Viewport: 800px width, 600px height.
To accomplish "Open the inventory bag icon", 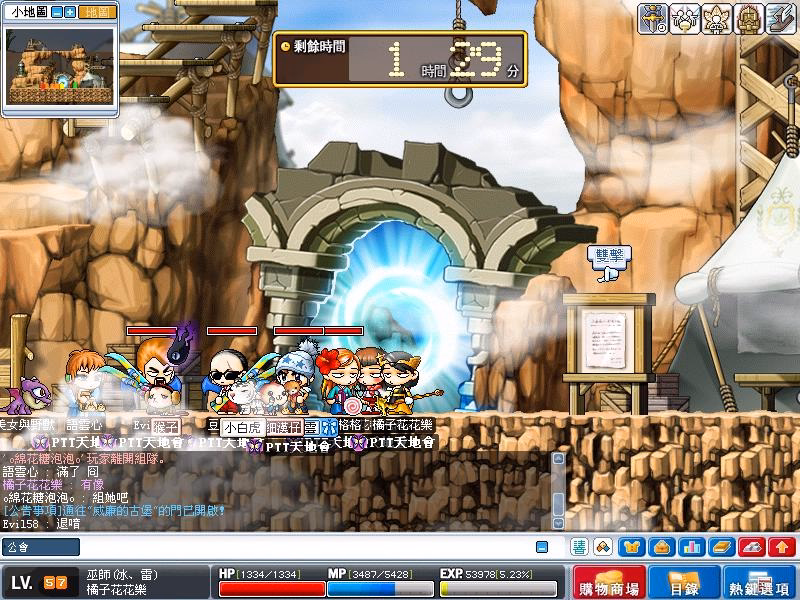I will (662, 547).
